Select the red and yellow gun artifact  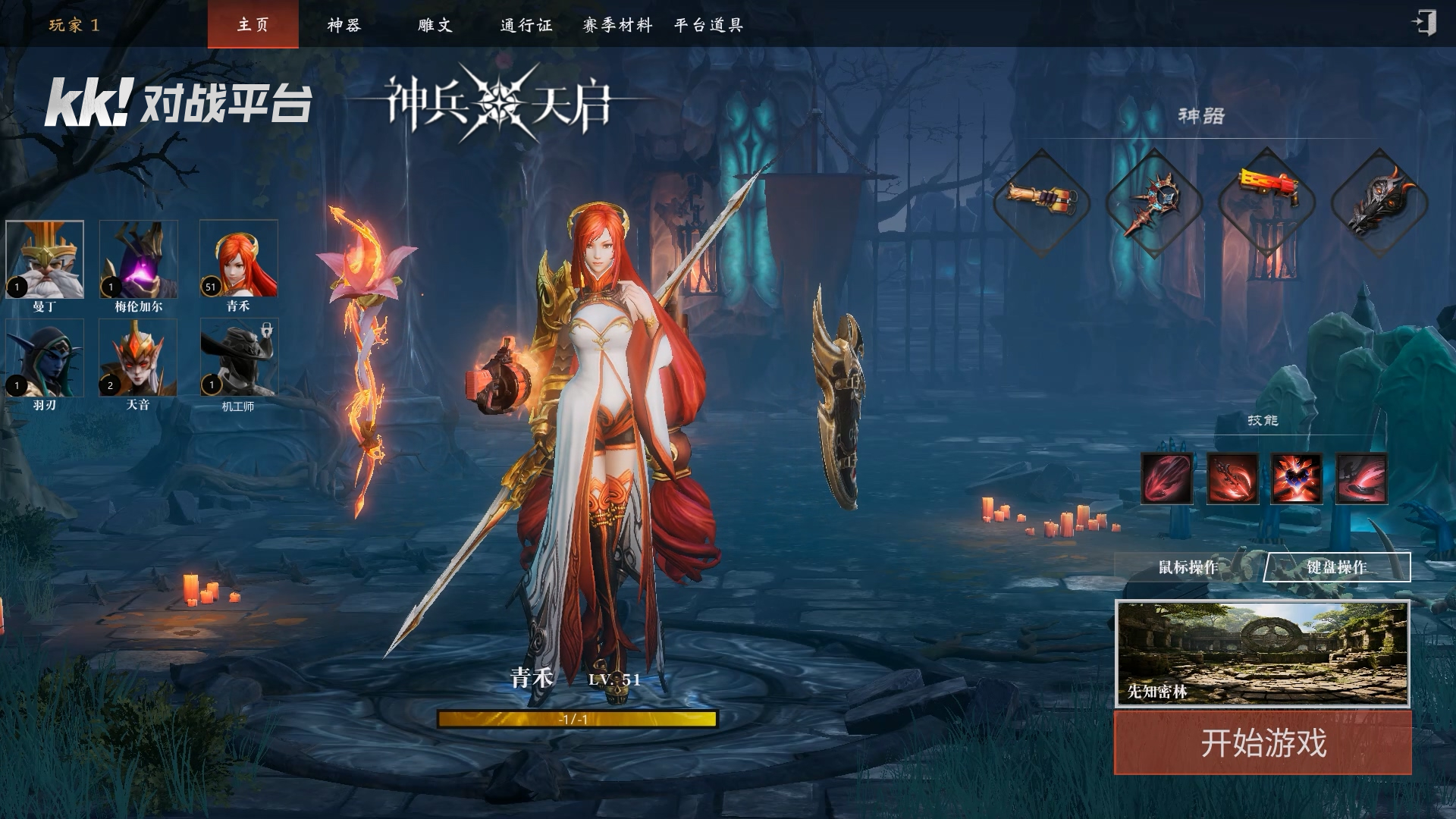[x=1266, y=202]
